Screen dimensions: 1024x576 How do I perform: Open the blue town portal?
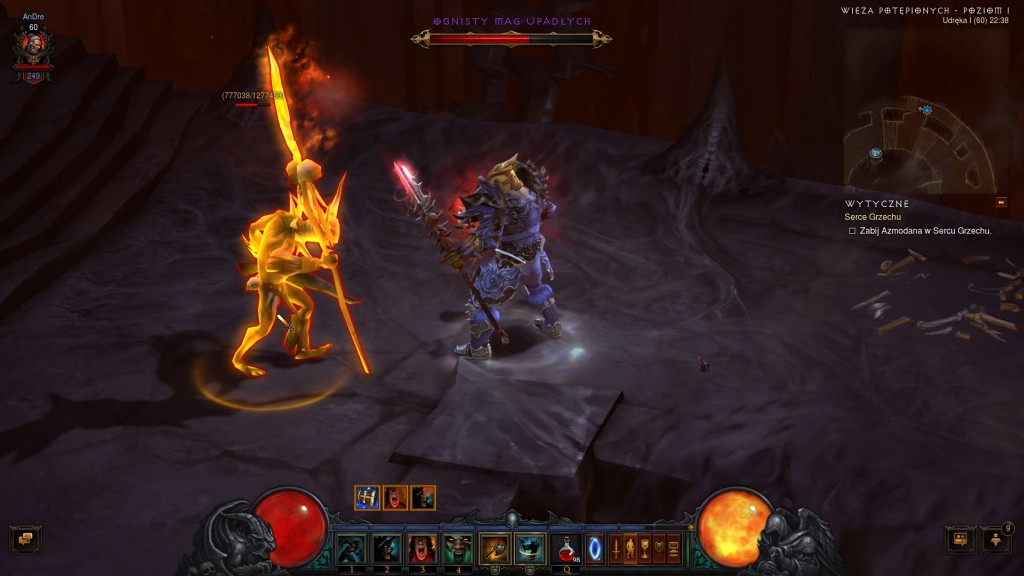(x=595, y=549)
